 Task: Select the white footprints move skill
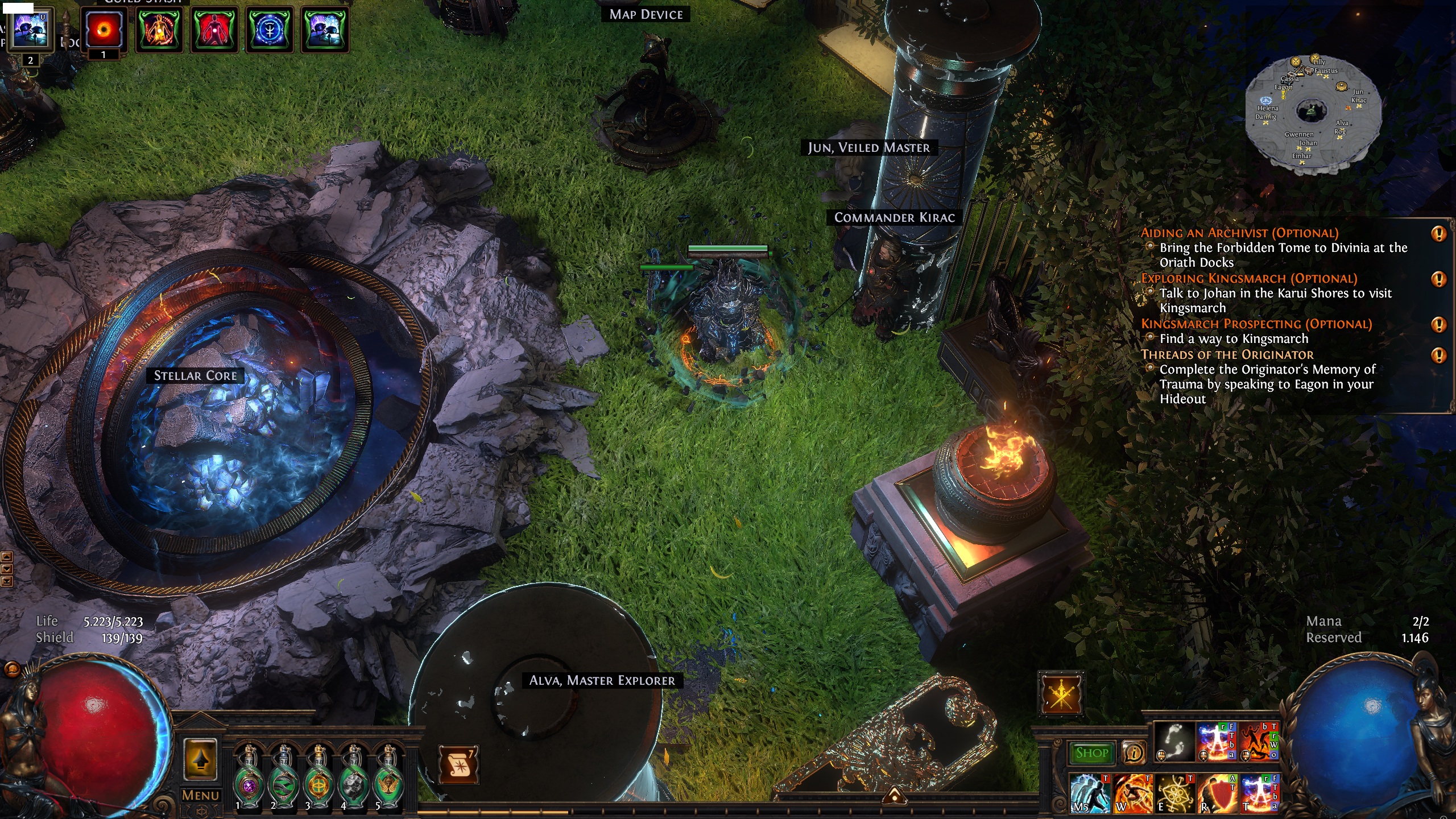1174,742
